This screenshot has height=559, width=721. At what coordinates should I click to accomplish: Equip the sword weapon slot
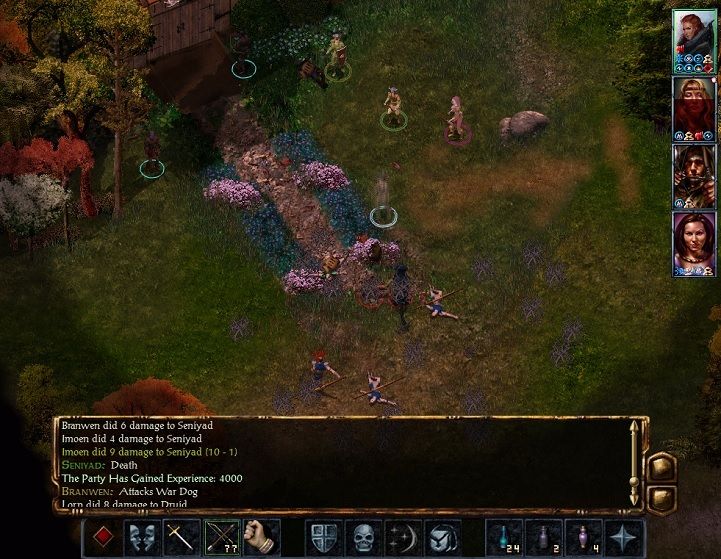180,537
